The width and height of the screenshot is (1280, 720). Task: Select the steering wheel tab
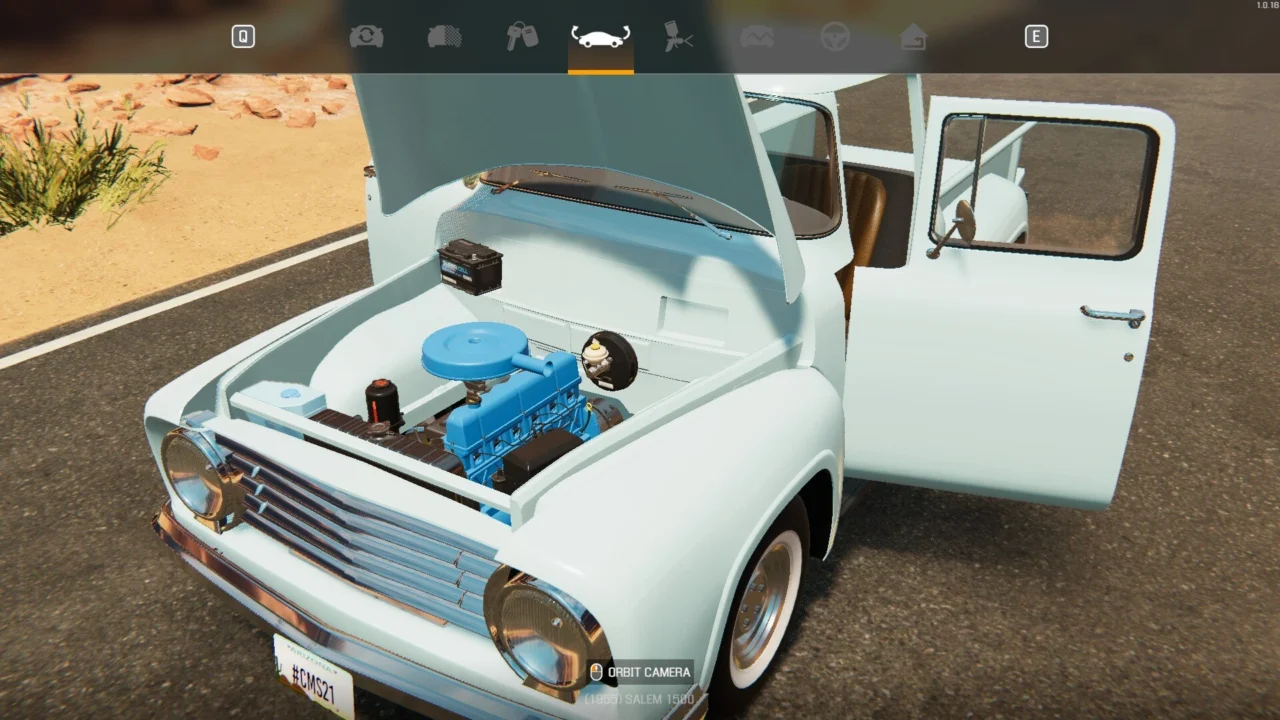[835, 37]
